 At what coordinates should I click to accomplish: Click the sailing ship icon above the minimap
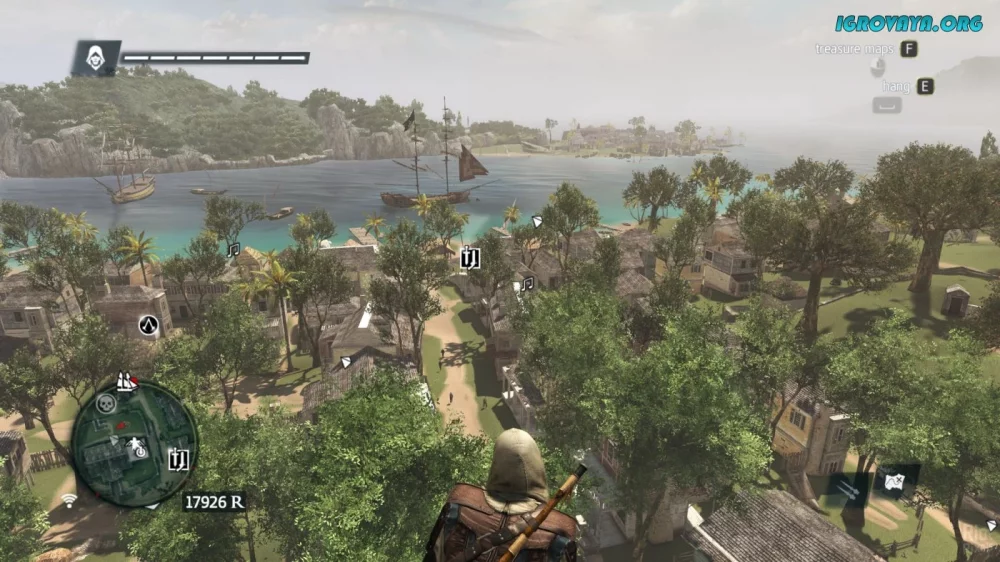(x=126, y=381)
